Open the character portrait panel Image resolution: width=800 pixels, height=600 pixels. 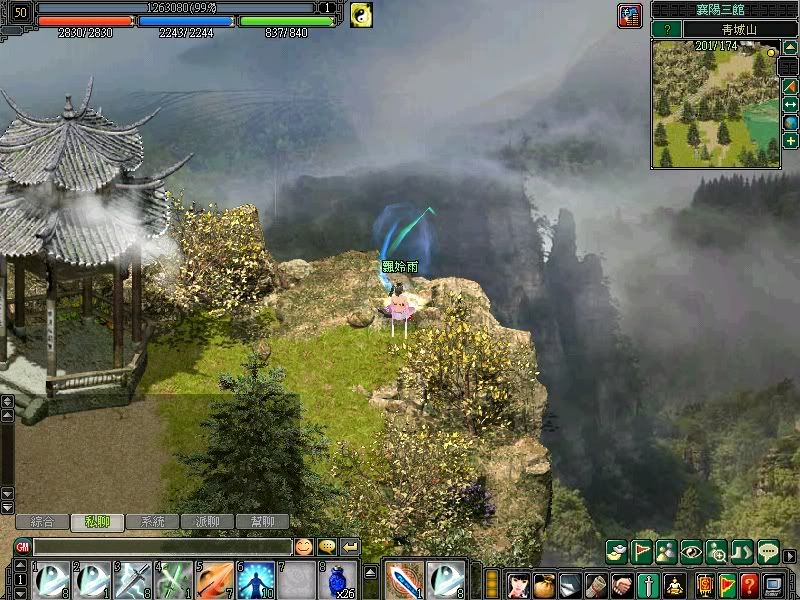click(x=518, y=584)
